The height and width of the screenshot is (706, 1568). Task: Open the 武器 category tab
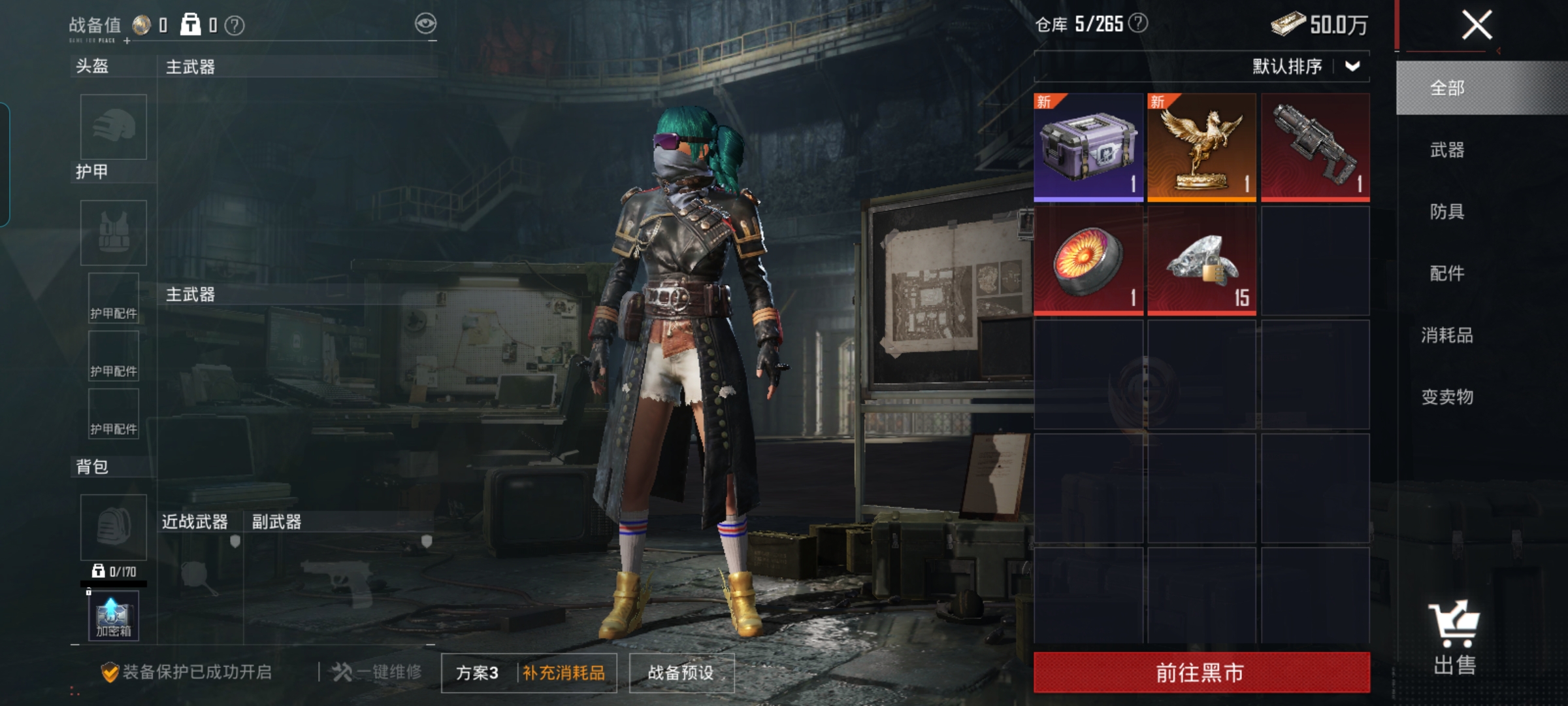(1447, 150)
